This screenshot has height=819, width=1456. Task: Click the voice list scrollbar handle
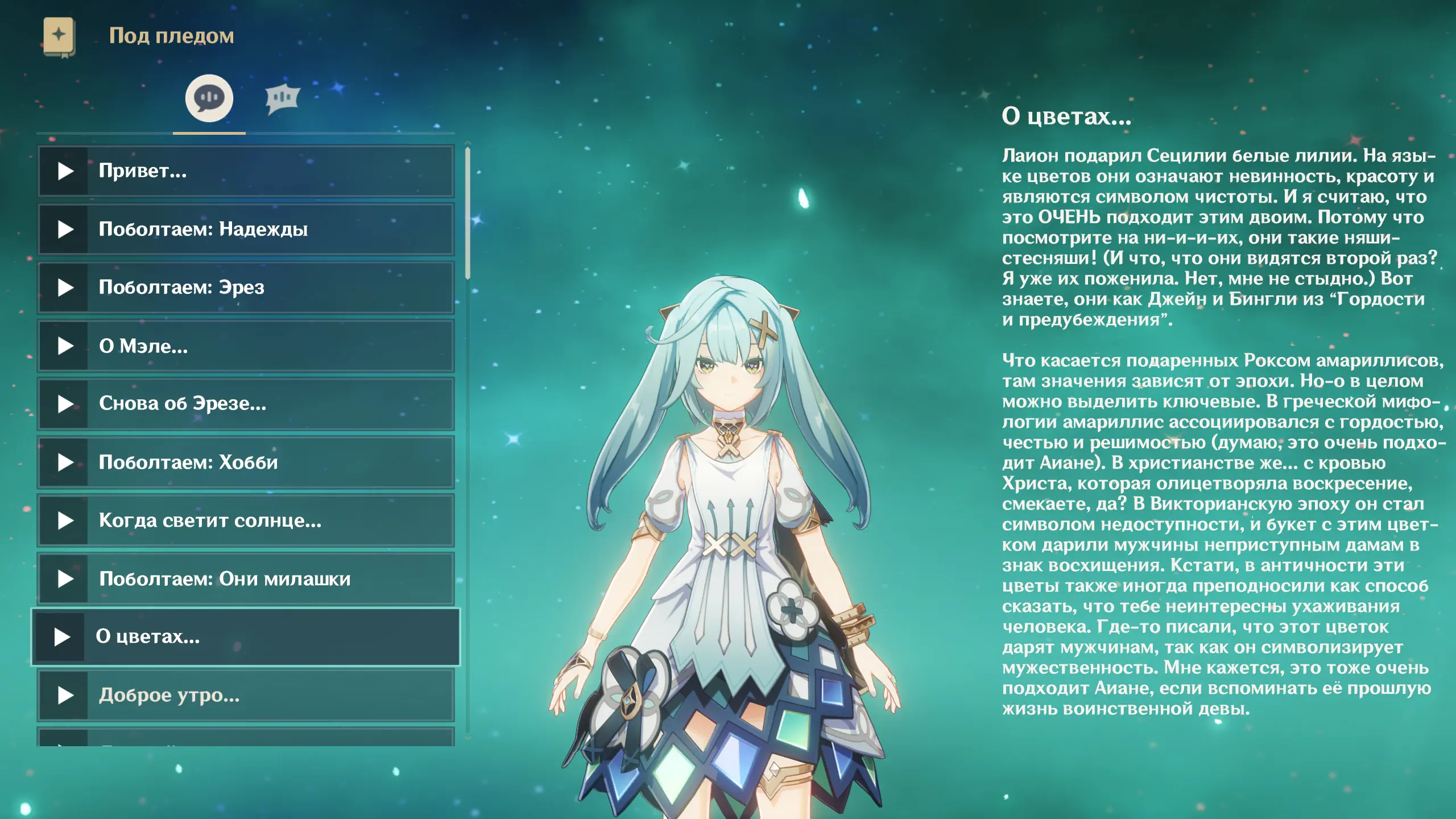(468, 213)
